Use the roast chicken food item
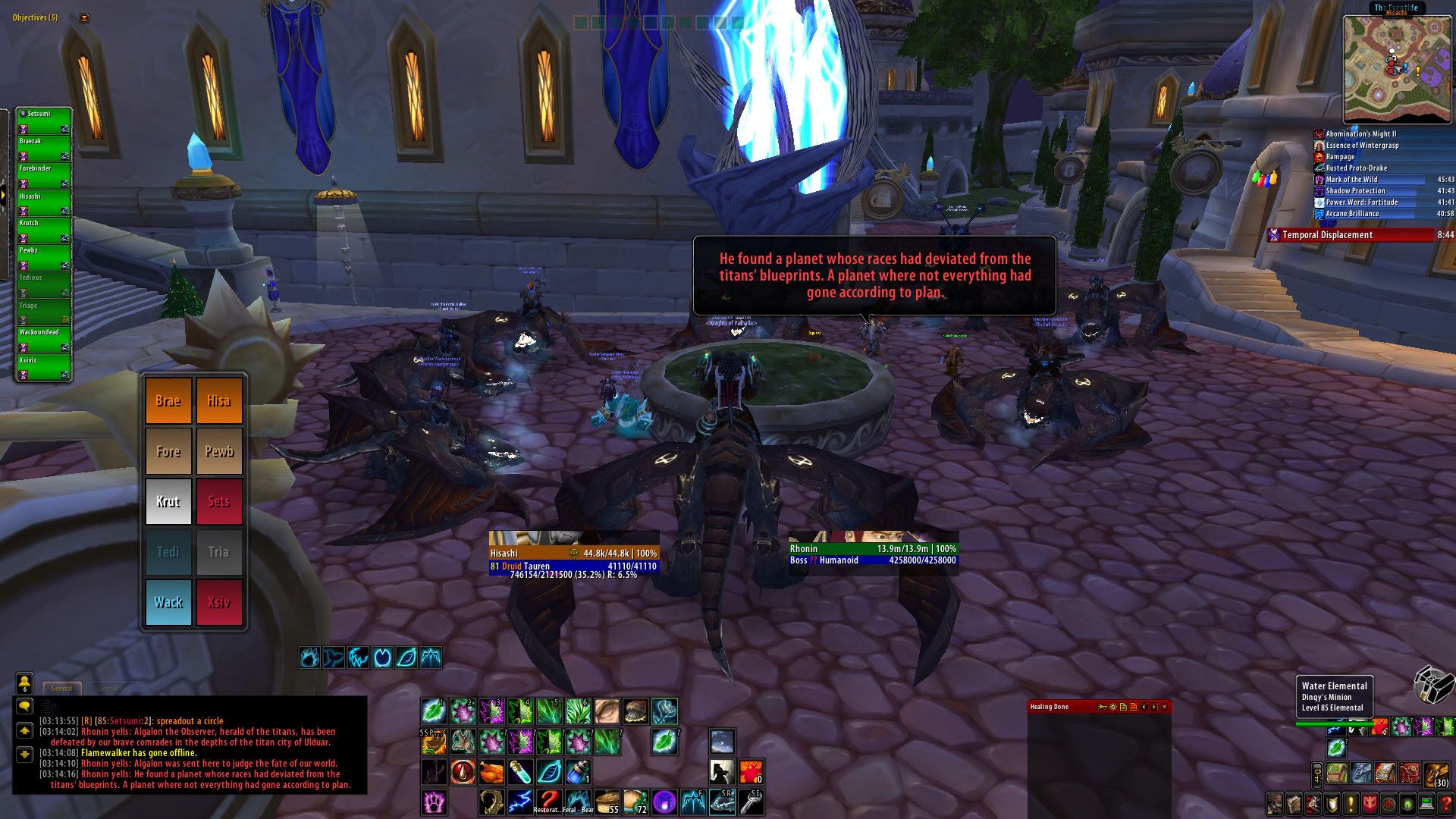This screenshot has width=1456, height=819. 491,772
